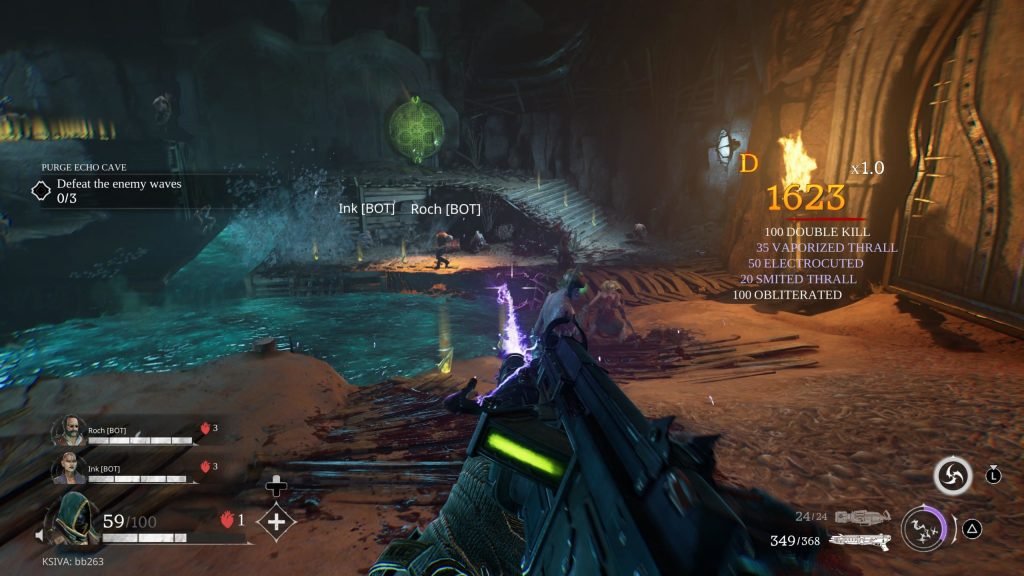The height and width of the screenshot is (576, 1024).
Task: Click Ink [BOT] teammate portrait
Action: click(x=67, y=468)
